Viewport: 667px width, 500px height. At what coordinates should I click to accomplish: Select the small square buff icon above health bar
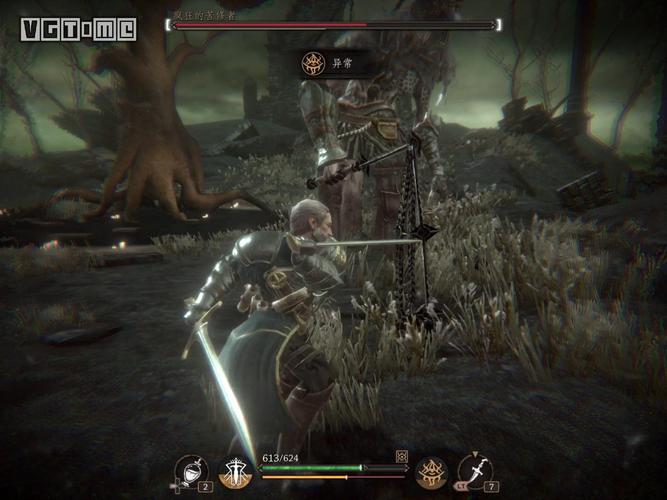pos(402,456)
